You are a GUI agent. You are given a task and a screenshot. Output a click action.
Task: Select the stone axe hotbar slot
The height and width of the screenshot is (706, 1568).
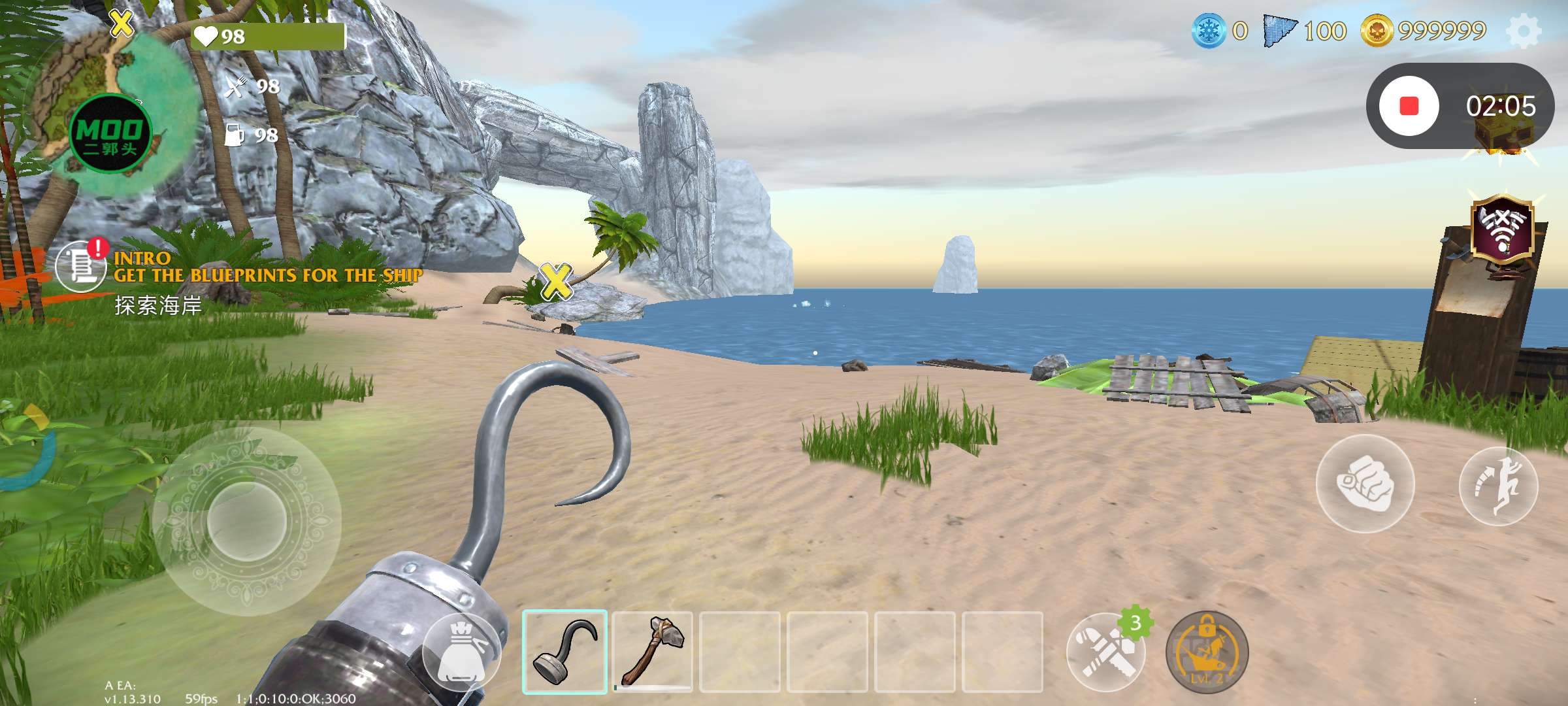[x=652, y=652]
